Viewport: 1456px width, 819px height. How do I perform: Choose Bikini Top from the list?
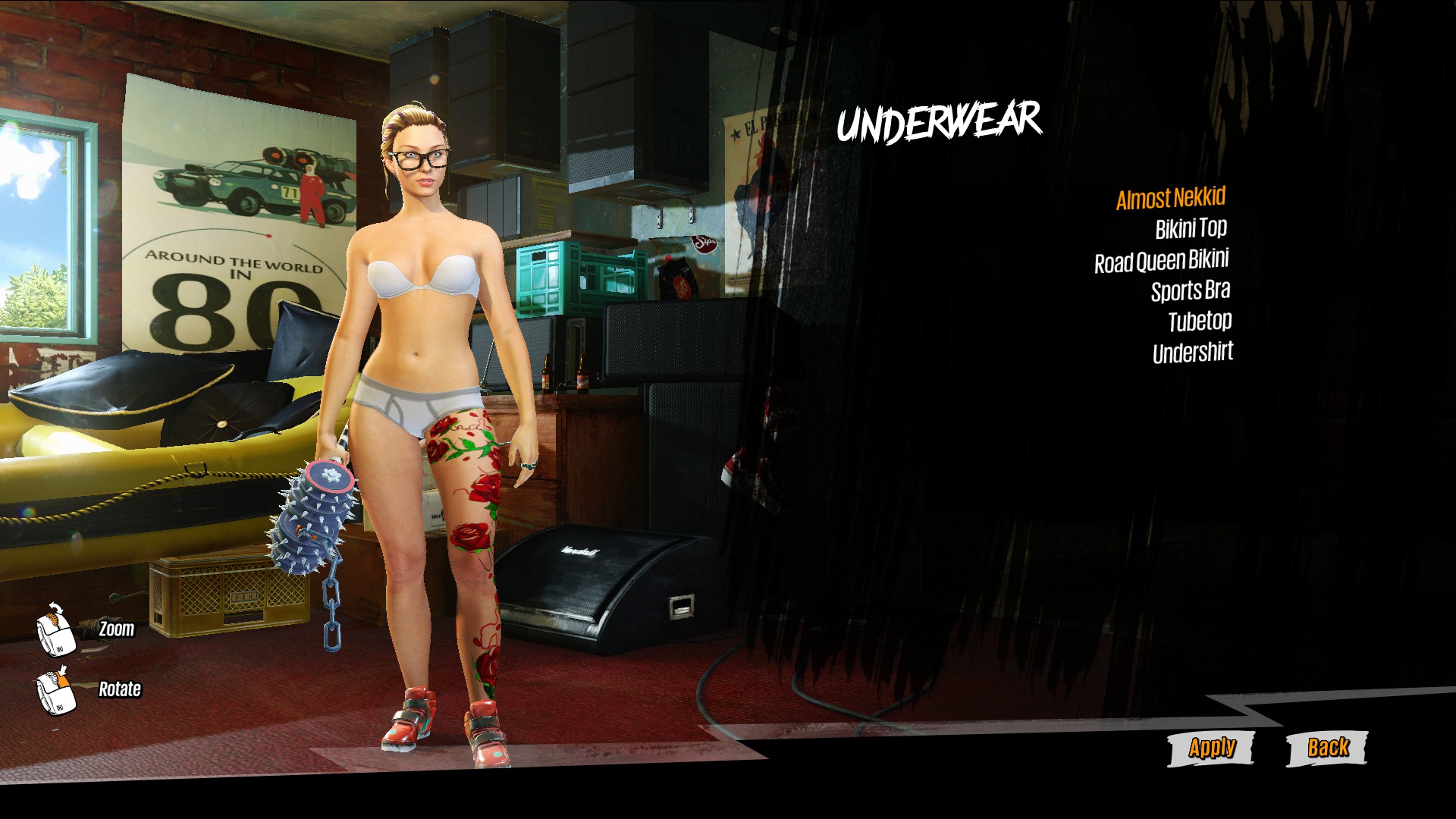point(1191,229)
